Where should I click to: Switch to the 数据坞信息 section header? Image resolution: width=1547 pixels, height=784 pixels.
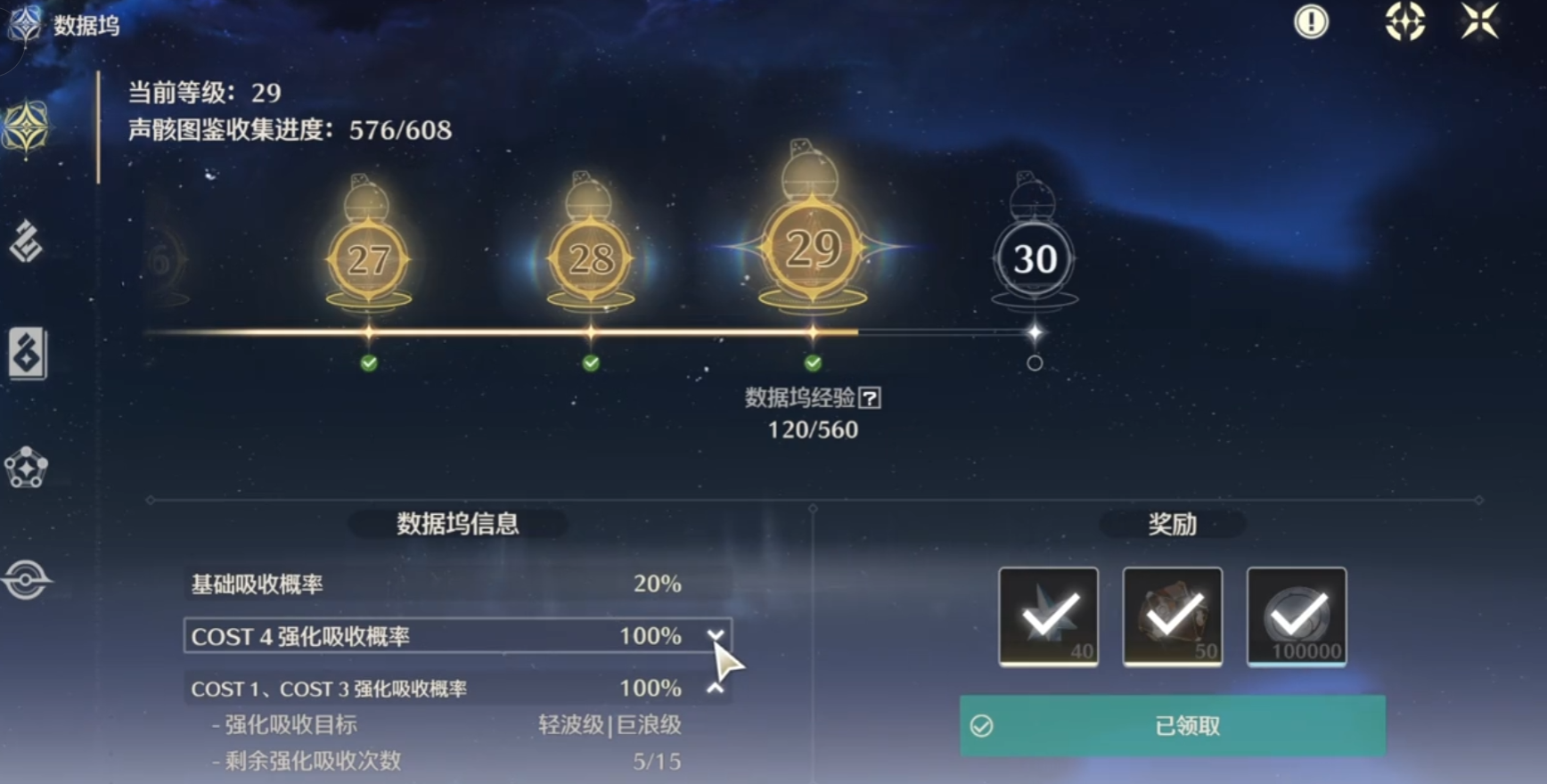tap(458, 525)
